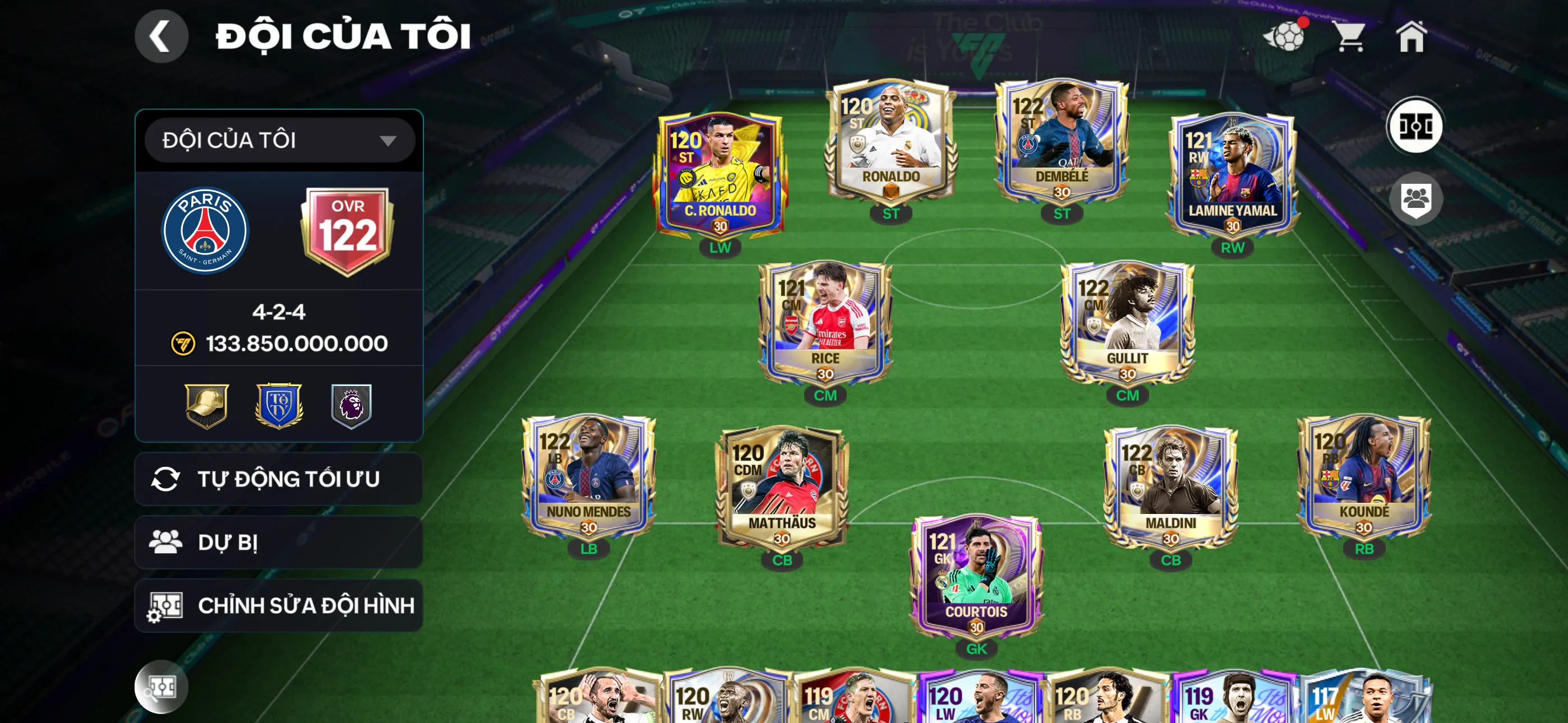Open the ĐỘI CỦA TÔI team selector dropdown
Image resolution: width=1568 pixels, height=723 pixels.
pos(279,141)
